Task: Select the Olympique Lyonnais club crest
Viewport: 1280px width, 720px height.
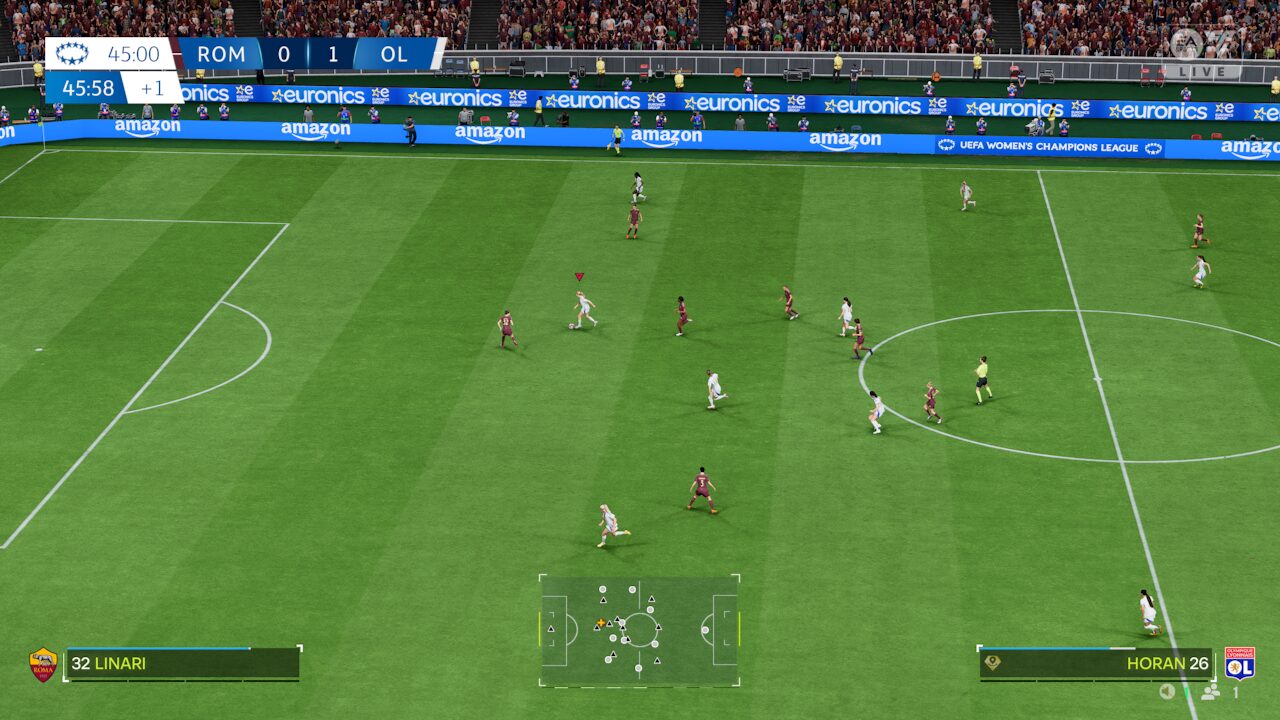Action: pos(1240,663)
